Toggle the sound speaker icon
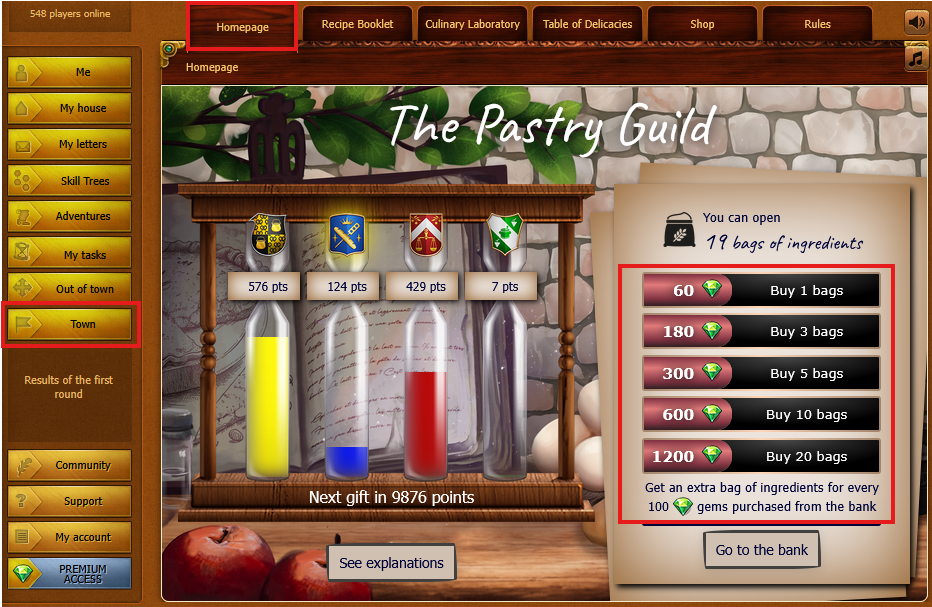This screenshot has width=932, height=607. (916, 22)
